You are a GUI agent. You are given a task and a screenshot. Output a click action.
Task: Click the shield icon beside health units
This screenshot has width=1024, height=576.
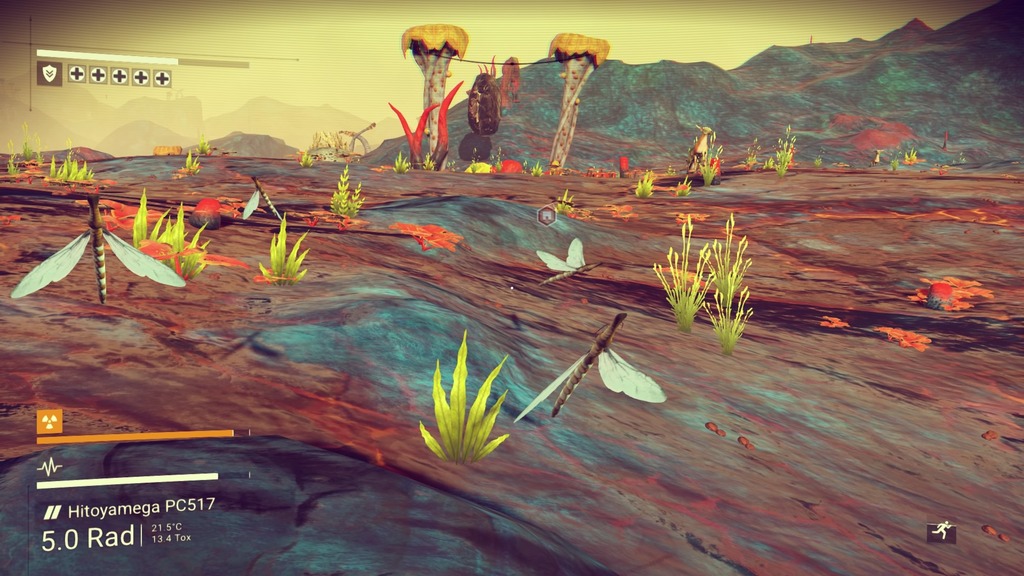point(49,74)
